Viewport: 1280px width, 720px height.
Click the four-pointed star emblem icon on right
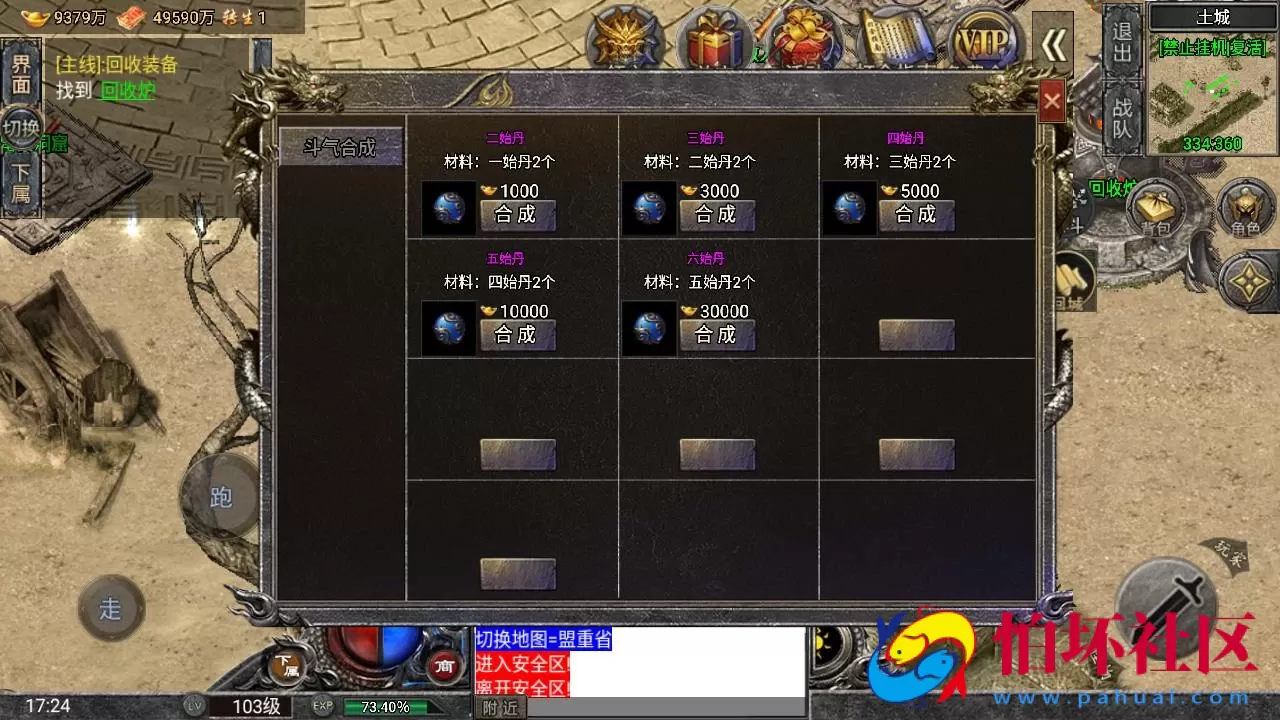tap(1247, 283)
